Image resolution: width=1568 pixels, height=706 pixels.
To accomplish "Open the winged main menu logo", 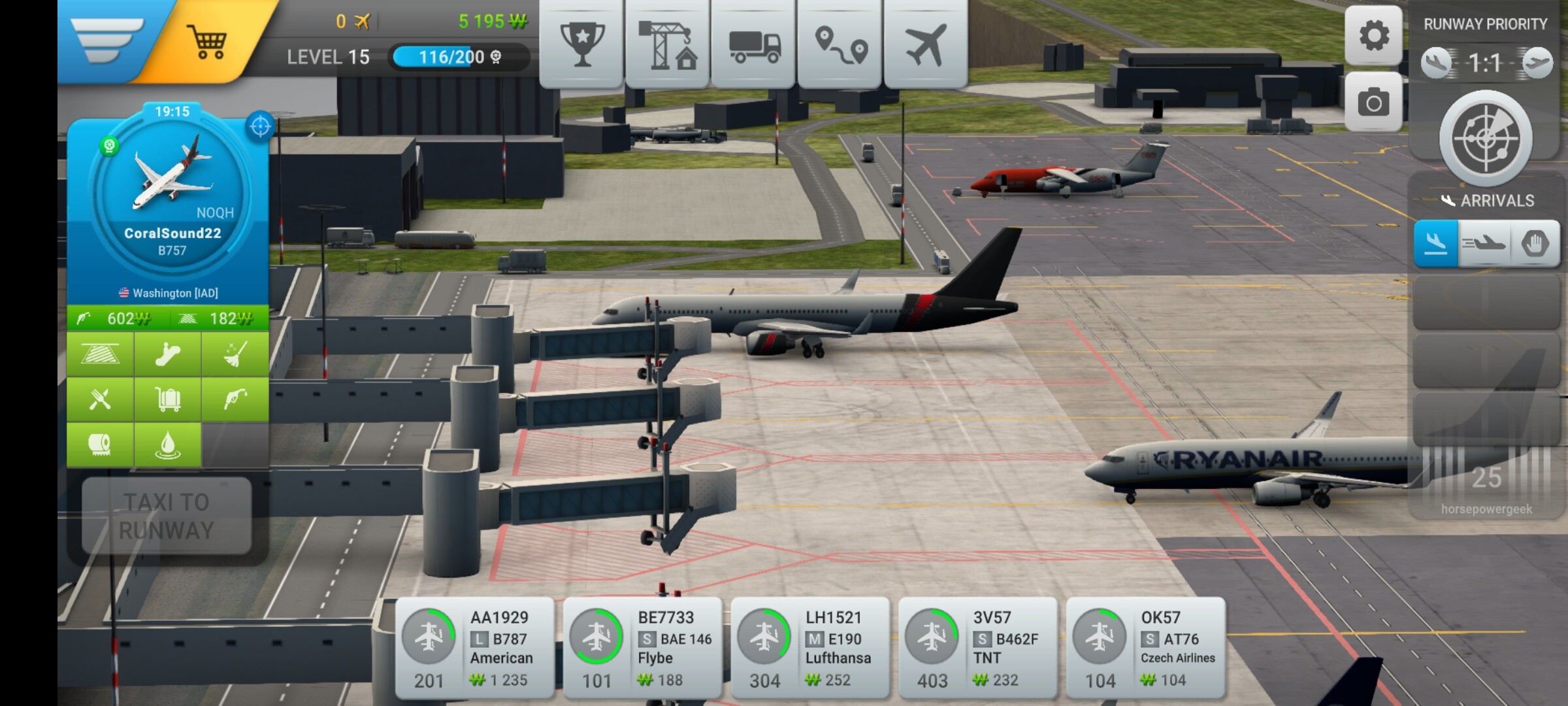I will coord(107,39).
